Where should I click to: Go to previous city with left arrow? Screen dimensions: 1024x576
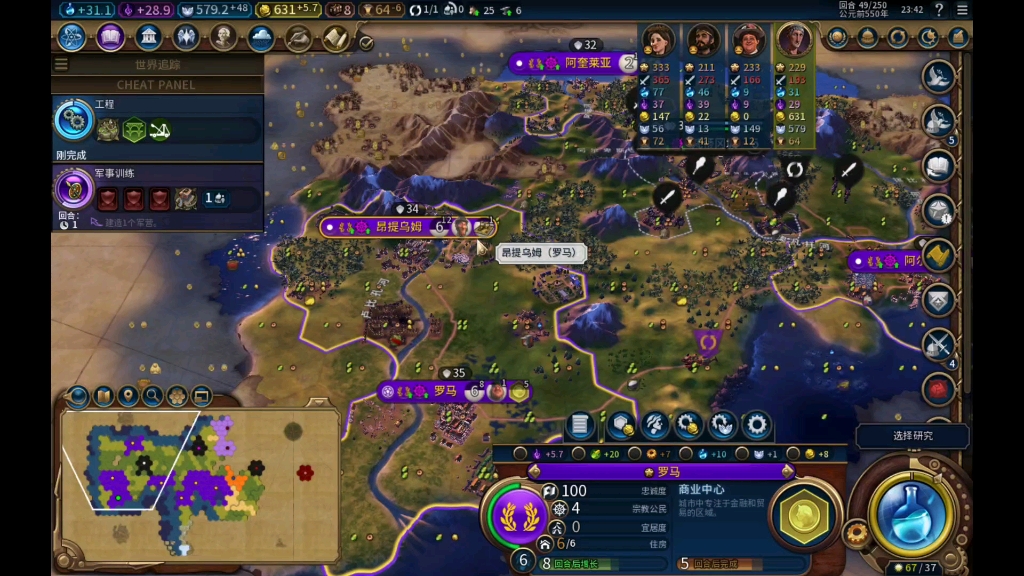click(x=533, y=472)
